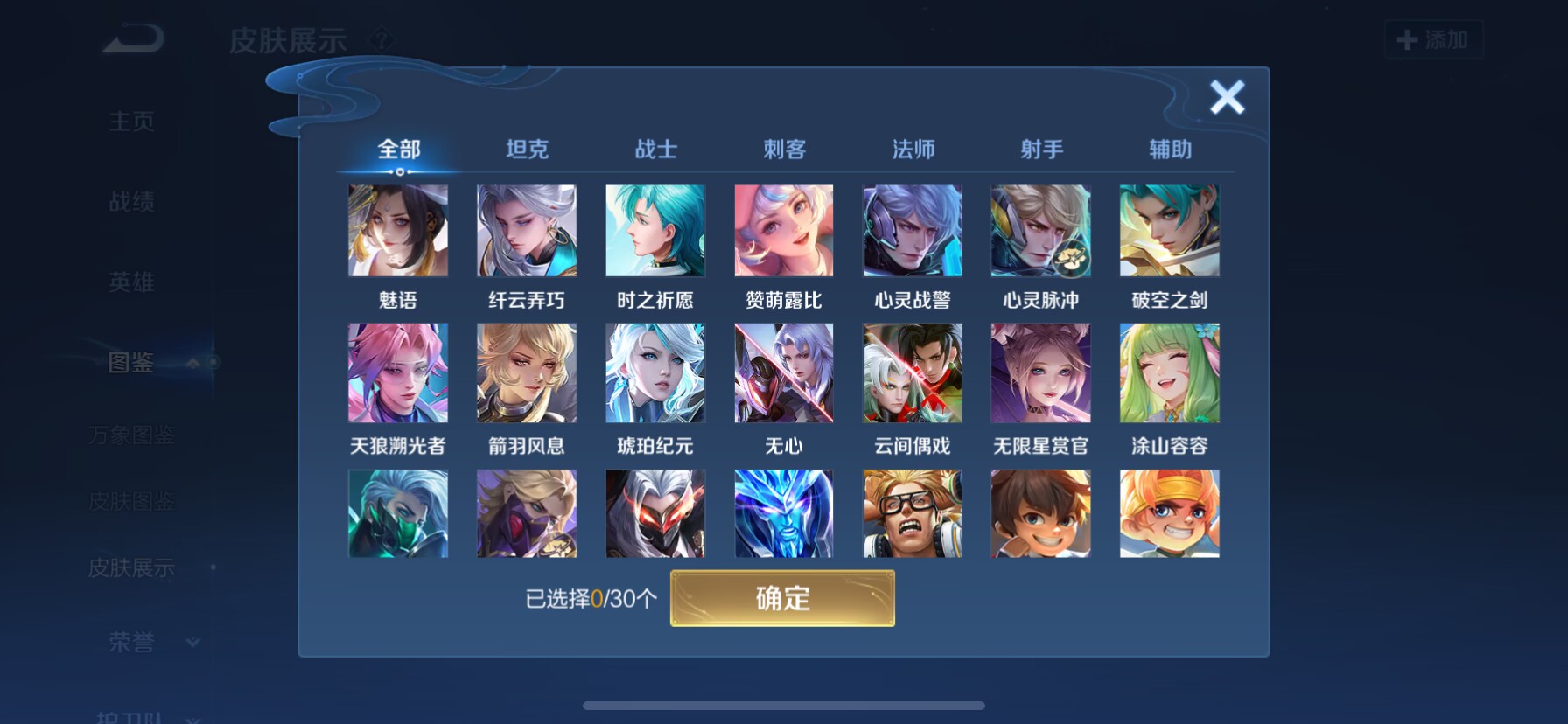Collapse the 图鉴 section in the sidebar
The image size is (1568, 724).
coord(192,365)
